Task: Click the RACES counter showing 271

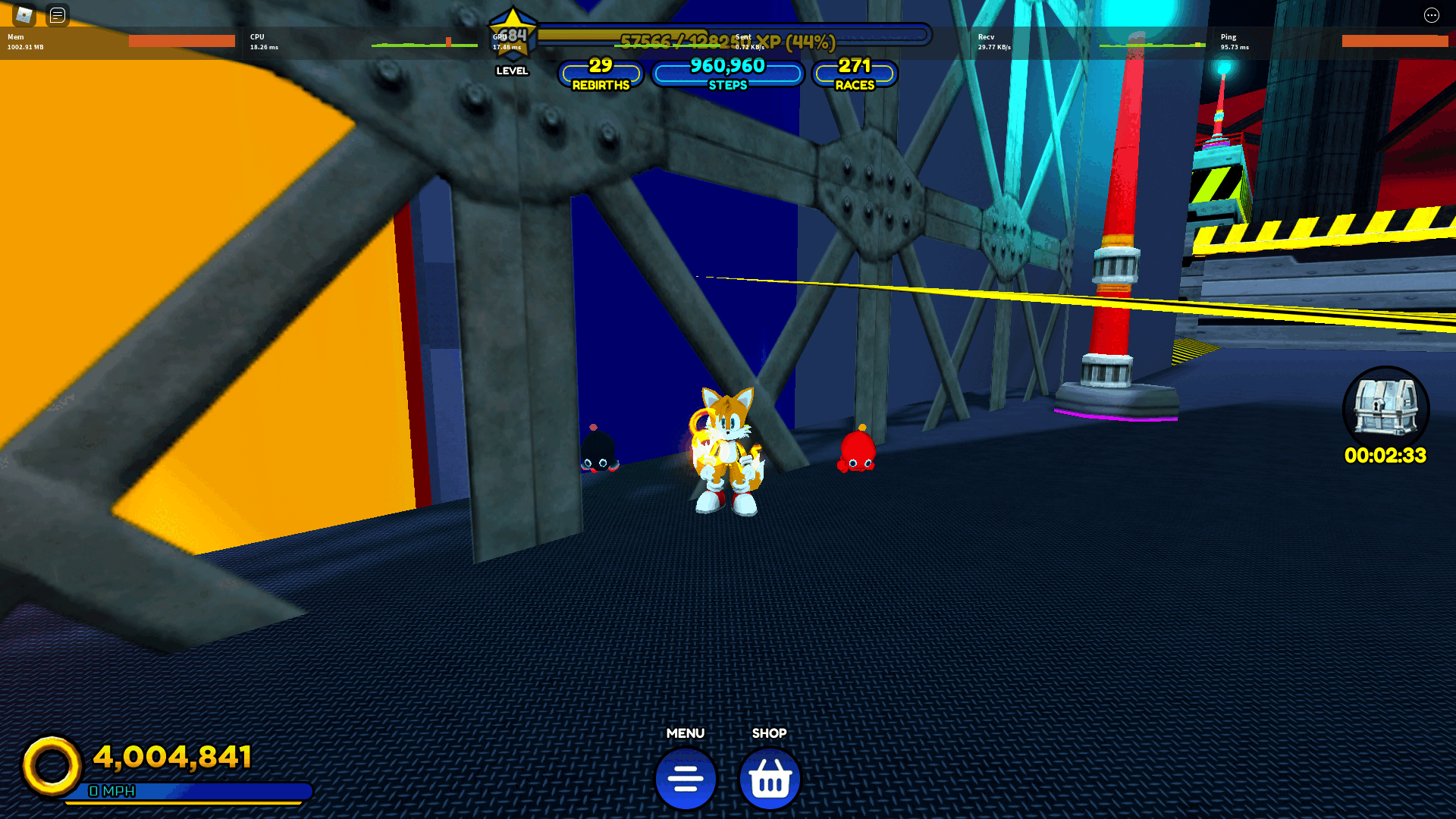Action: (x=855, y=74)
